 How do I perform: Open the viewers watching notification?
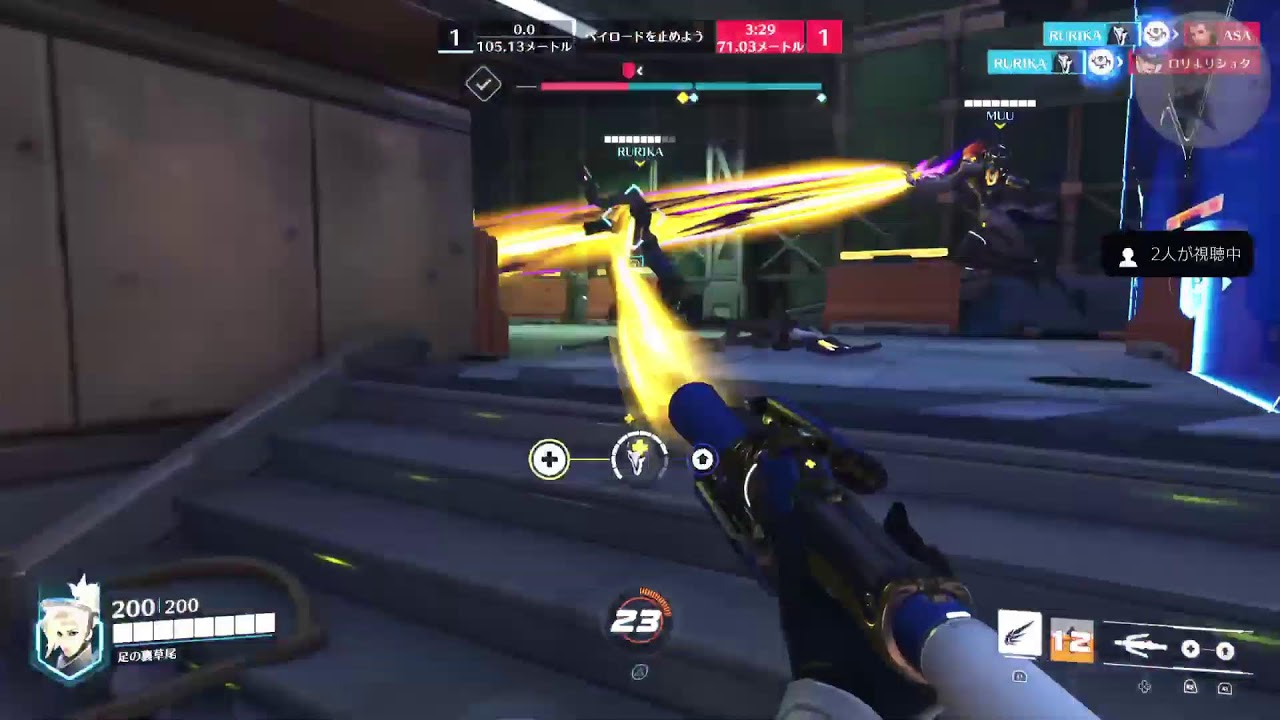pos(1180,255)
